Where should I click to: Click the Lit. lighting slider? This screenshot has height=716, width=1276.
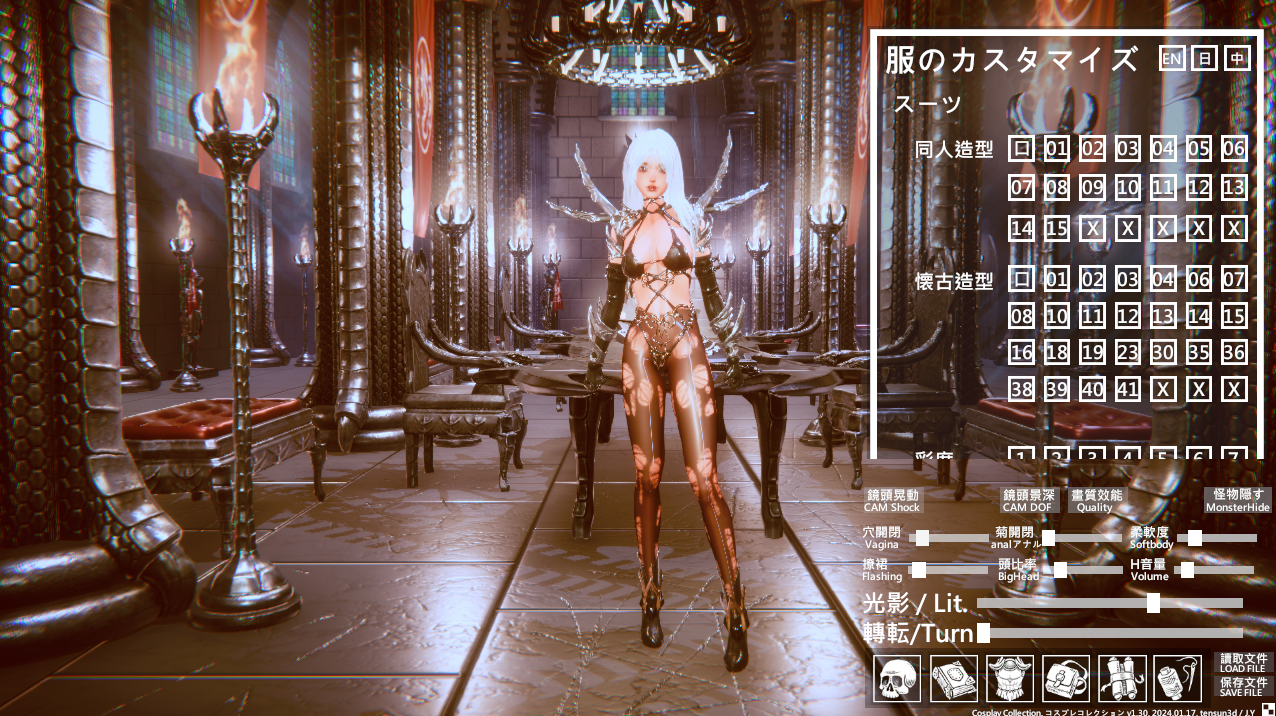(1110, 603)
